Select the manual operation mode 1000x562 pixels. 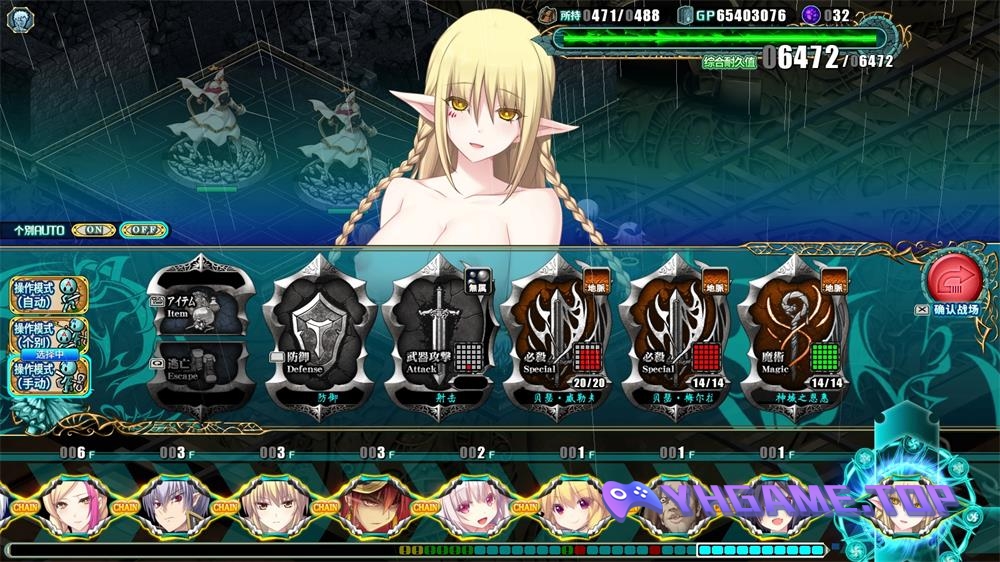pyautogui.click(x=49, y=373)
